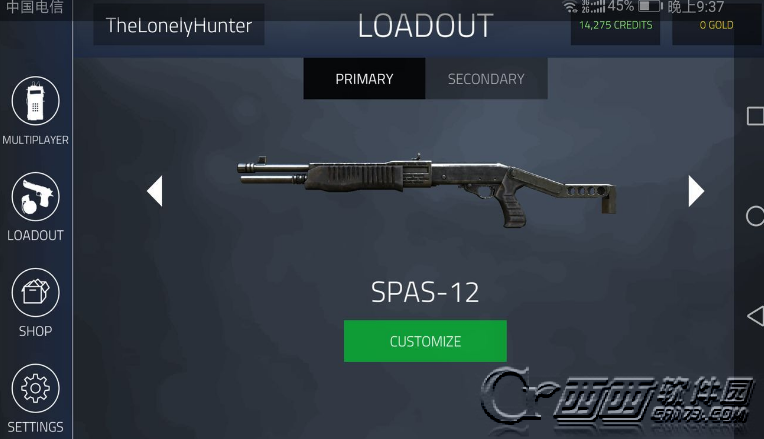The width and height of the screenshot is (764, 439).
Task: Select the TheLonelyHunter player name box
Action: pos(179,26)
